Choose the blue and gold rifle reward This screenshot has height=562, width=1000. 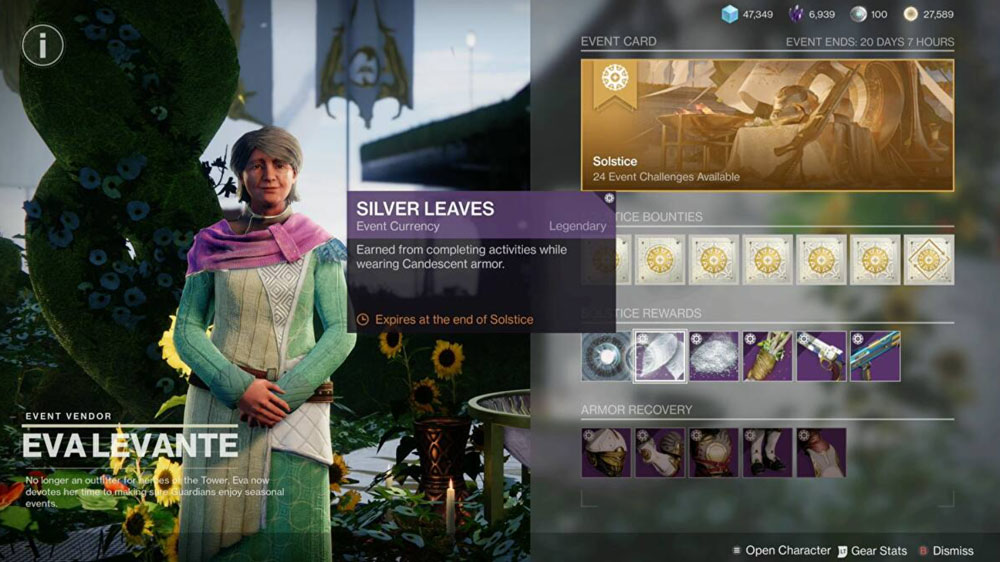click(x=875, y=357)
